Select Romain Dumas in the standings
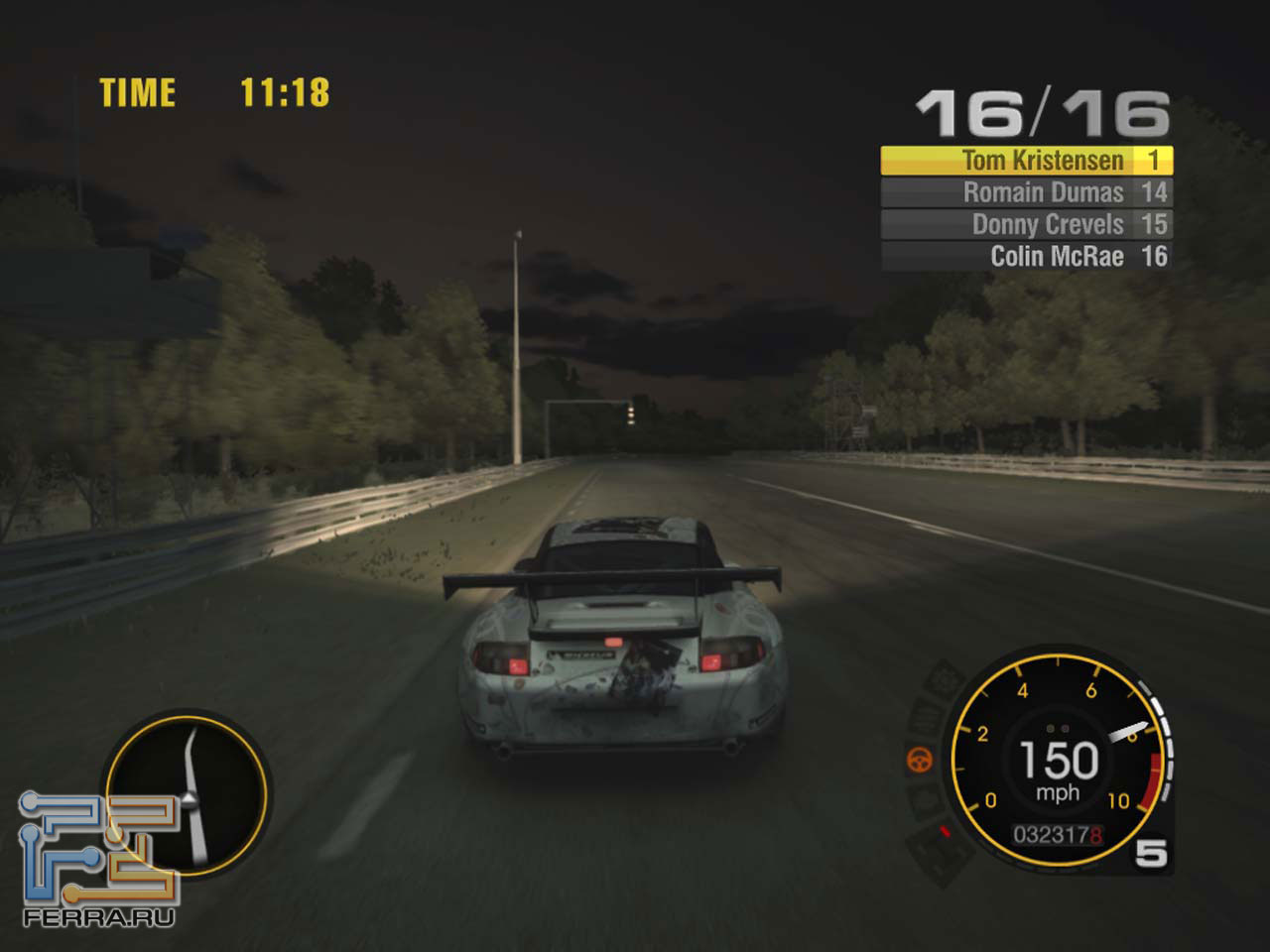The image size is (1270, 952). coord(1026,192)
